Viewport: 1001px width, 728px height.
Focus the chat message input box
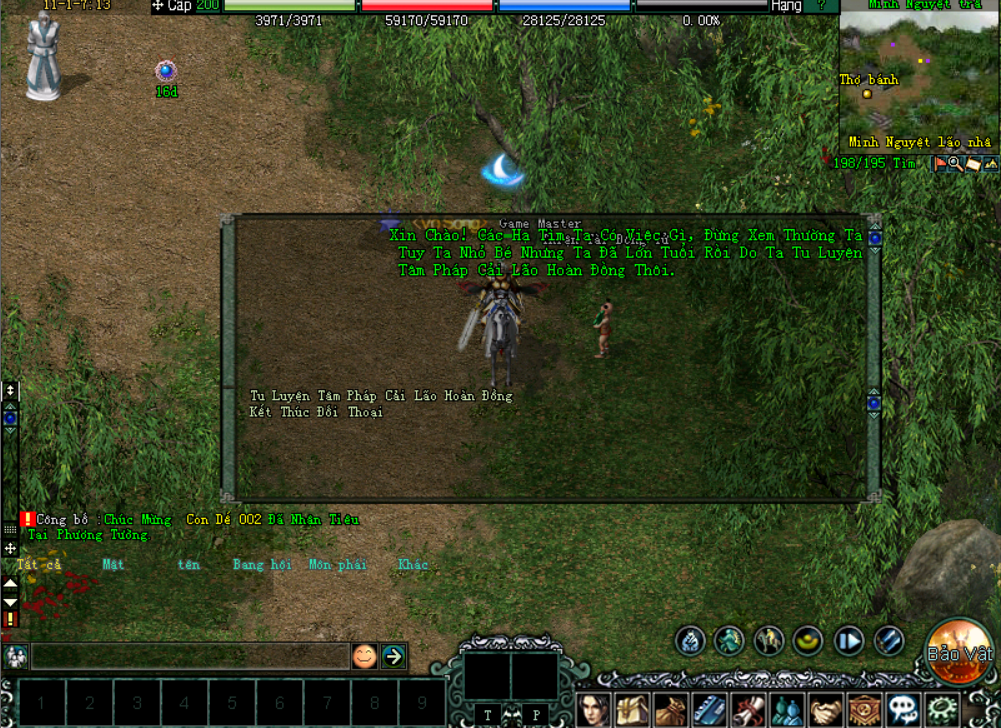(x=190, y=656)
